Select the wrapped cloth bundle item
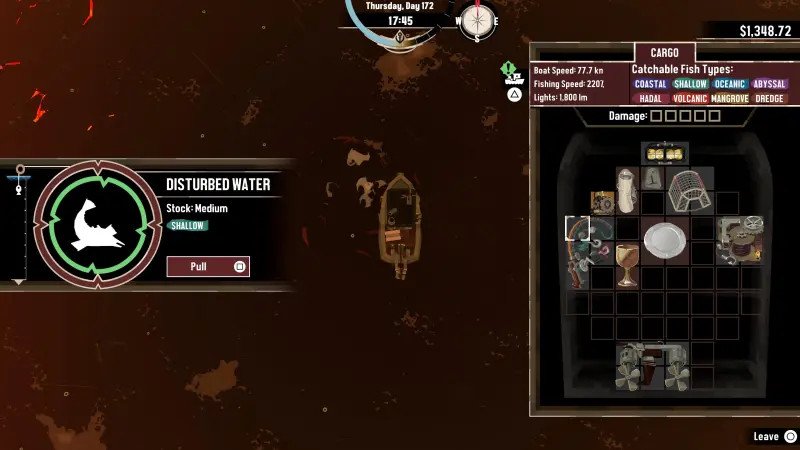This screenshot has width=800, height=450. (628, 189)
